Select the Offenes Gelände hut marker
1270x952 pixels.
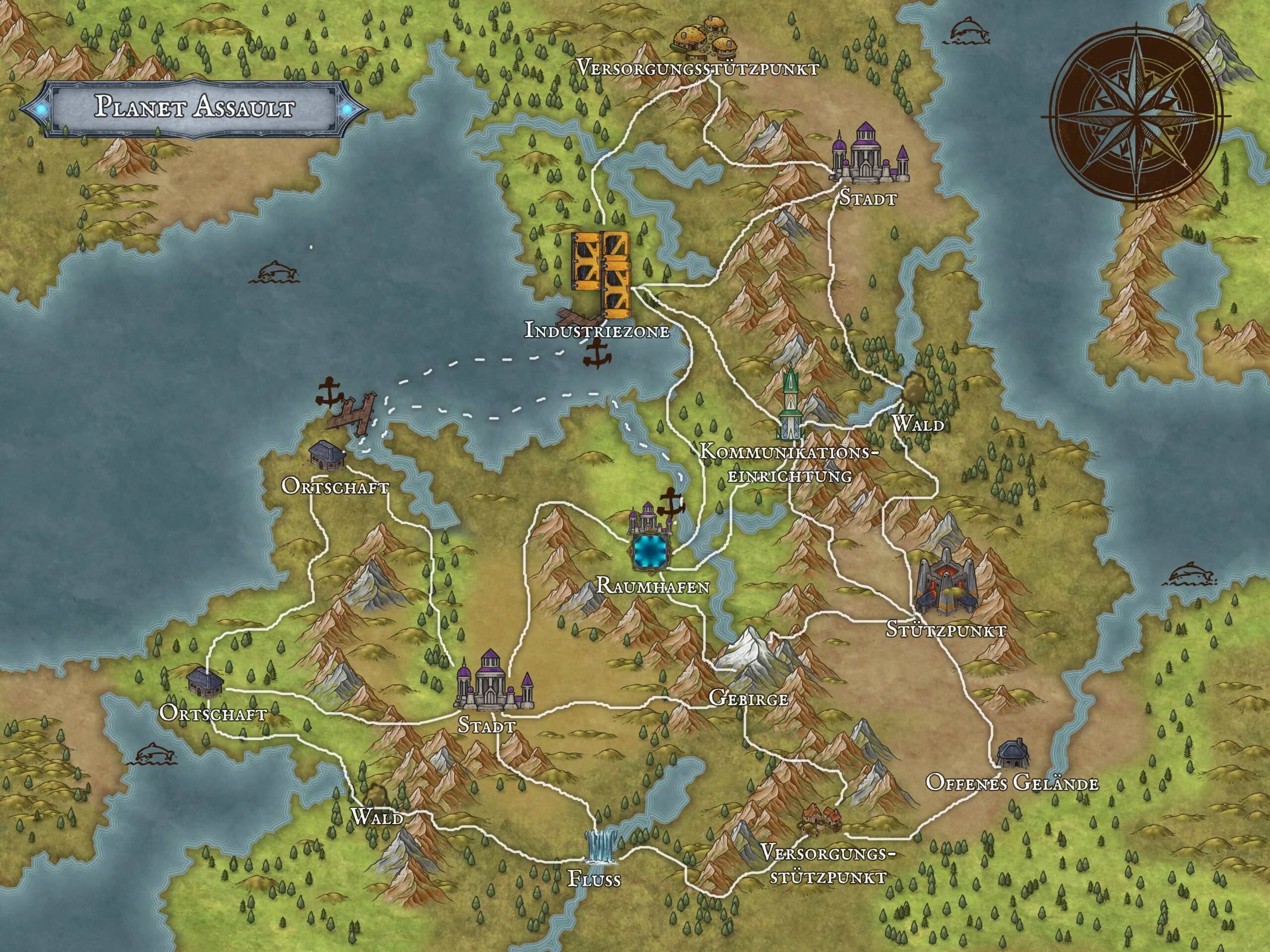(x=1012, y=753)
